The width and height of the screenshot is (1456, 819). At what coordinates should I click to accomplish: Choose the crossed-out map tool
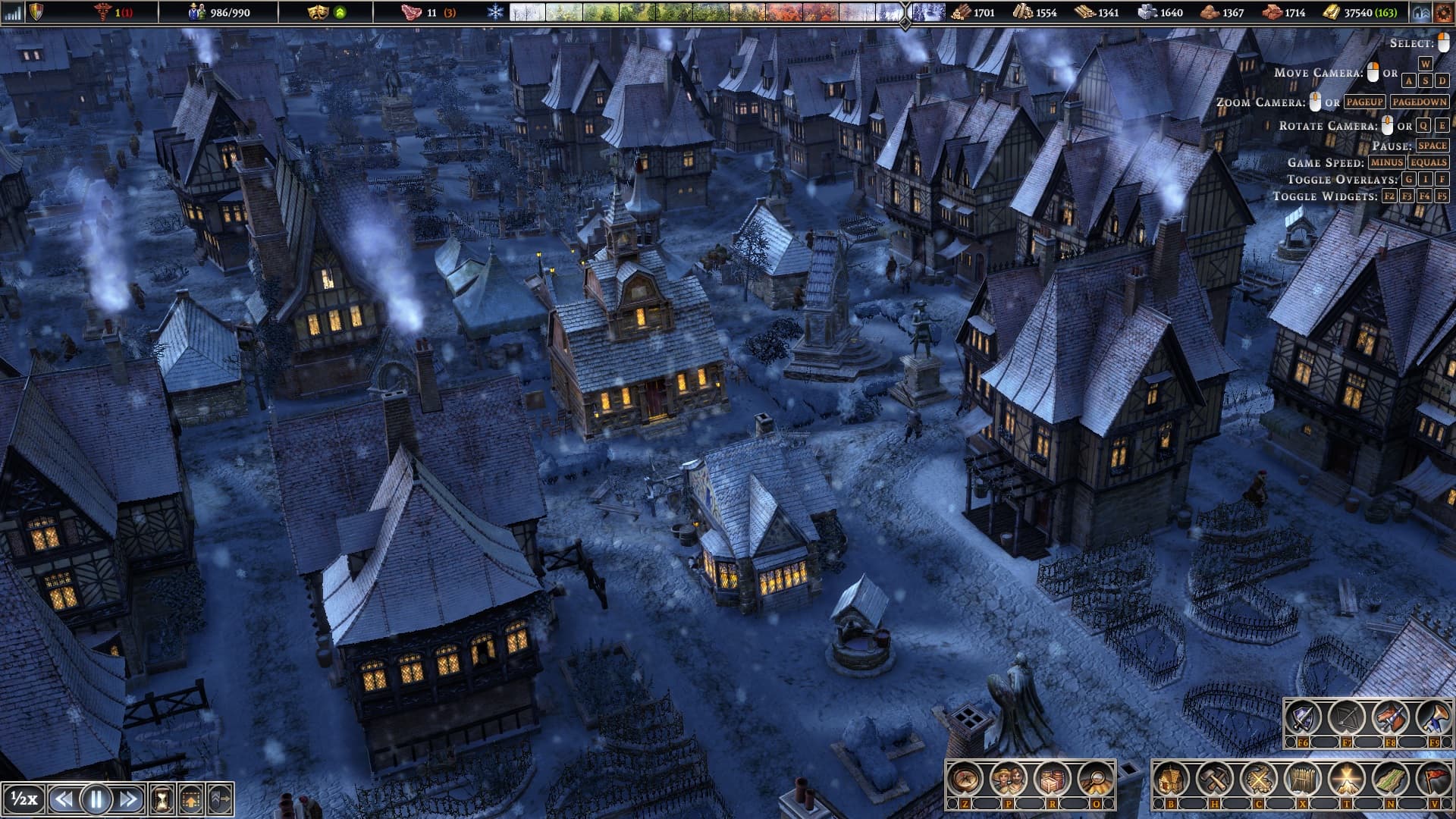click(x=1259, y=779)
